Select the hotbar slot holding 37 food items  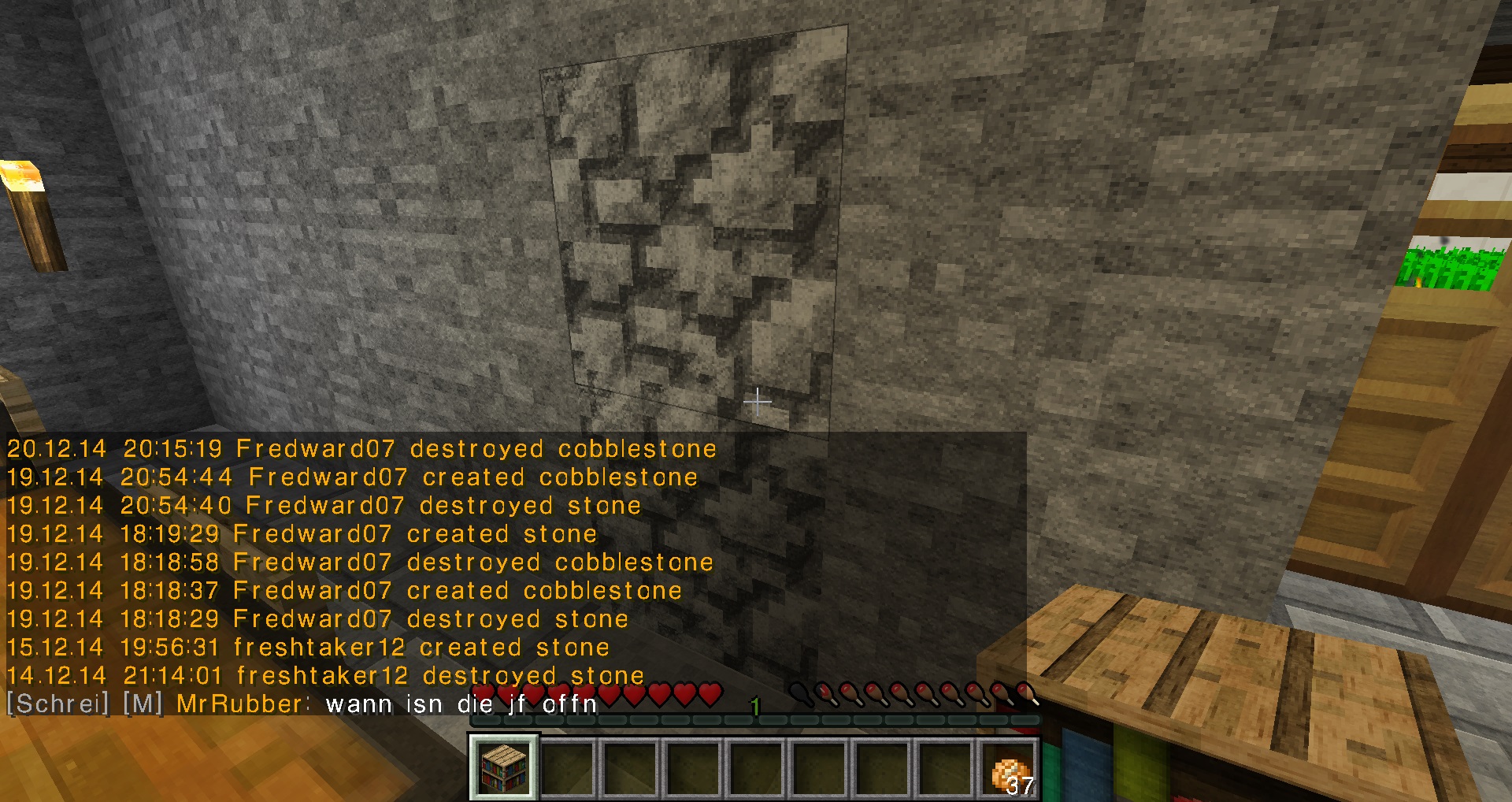click(1010, 768)
